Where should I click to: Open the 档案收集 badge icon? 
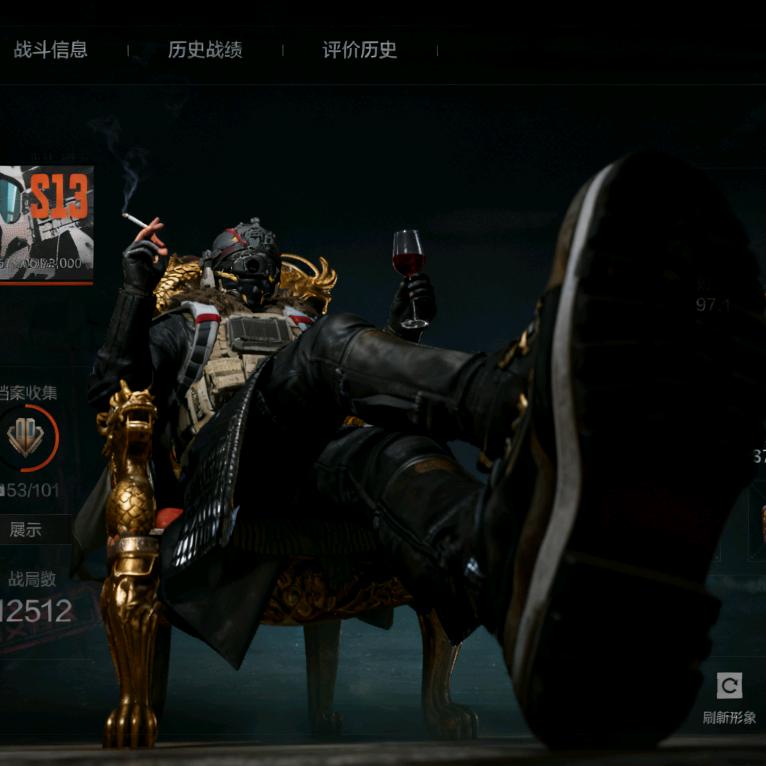click(27, 437)
